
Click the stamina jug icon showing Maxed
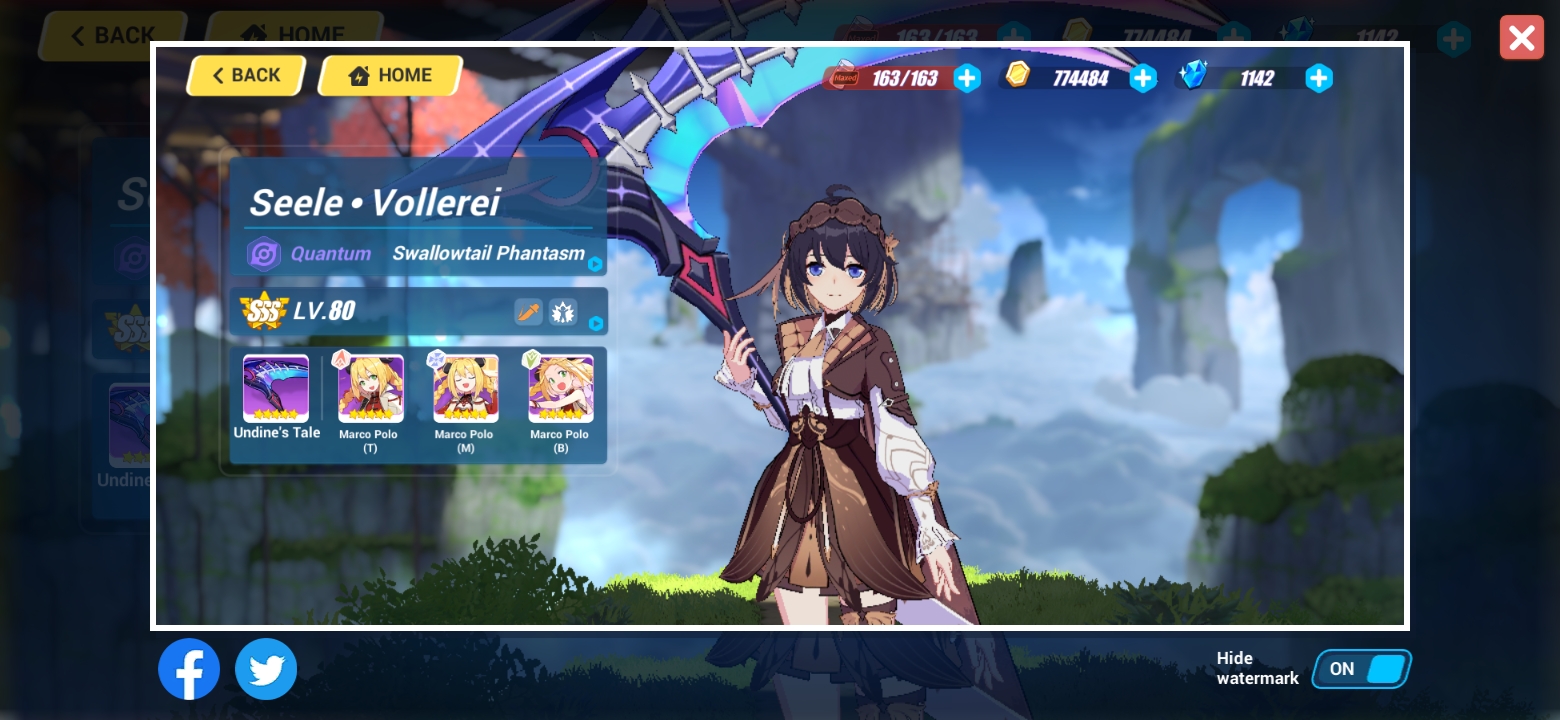[x=842, y=75]
